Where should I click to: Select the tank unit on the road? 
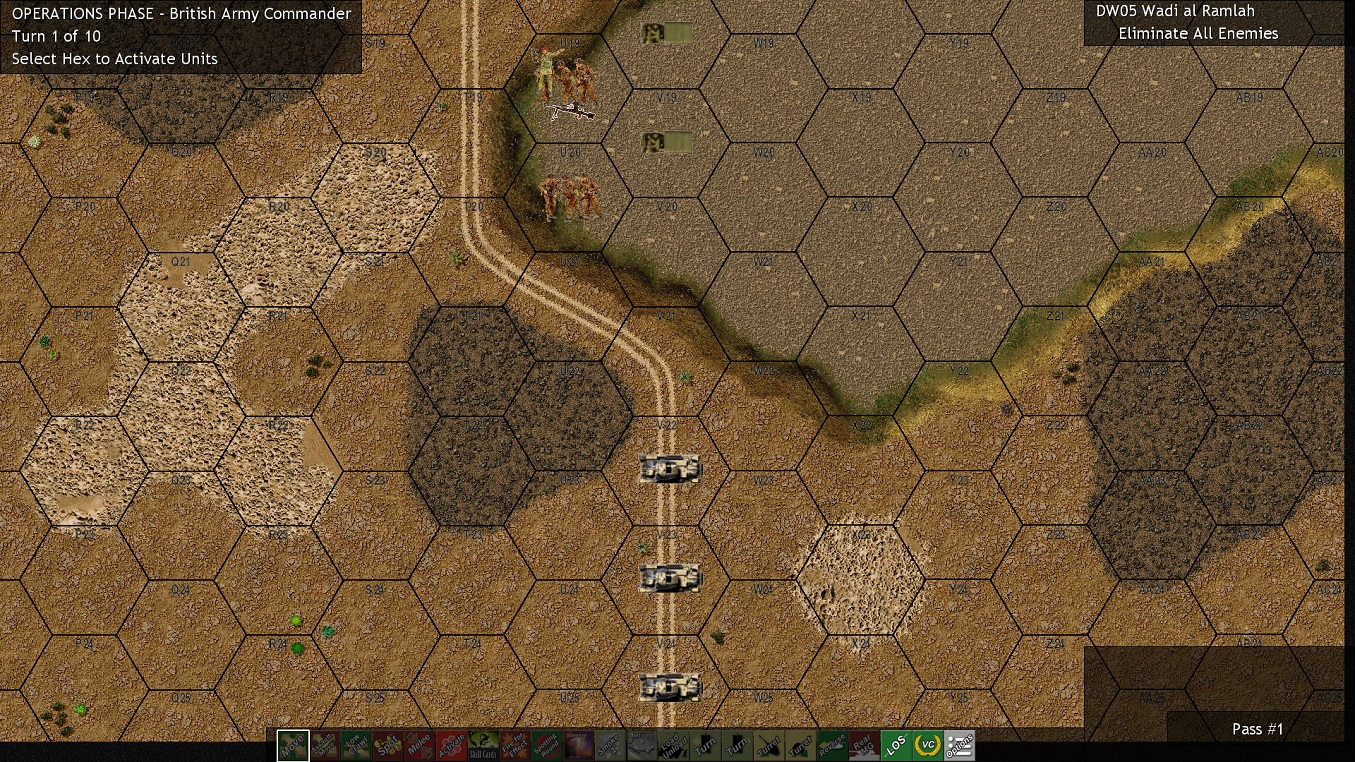[668, 467]
